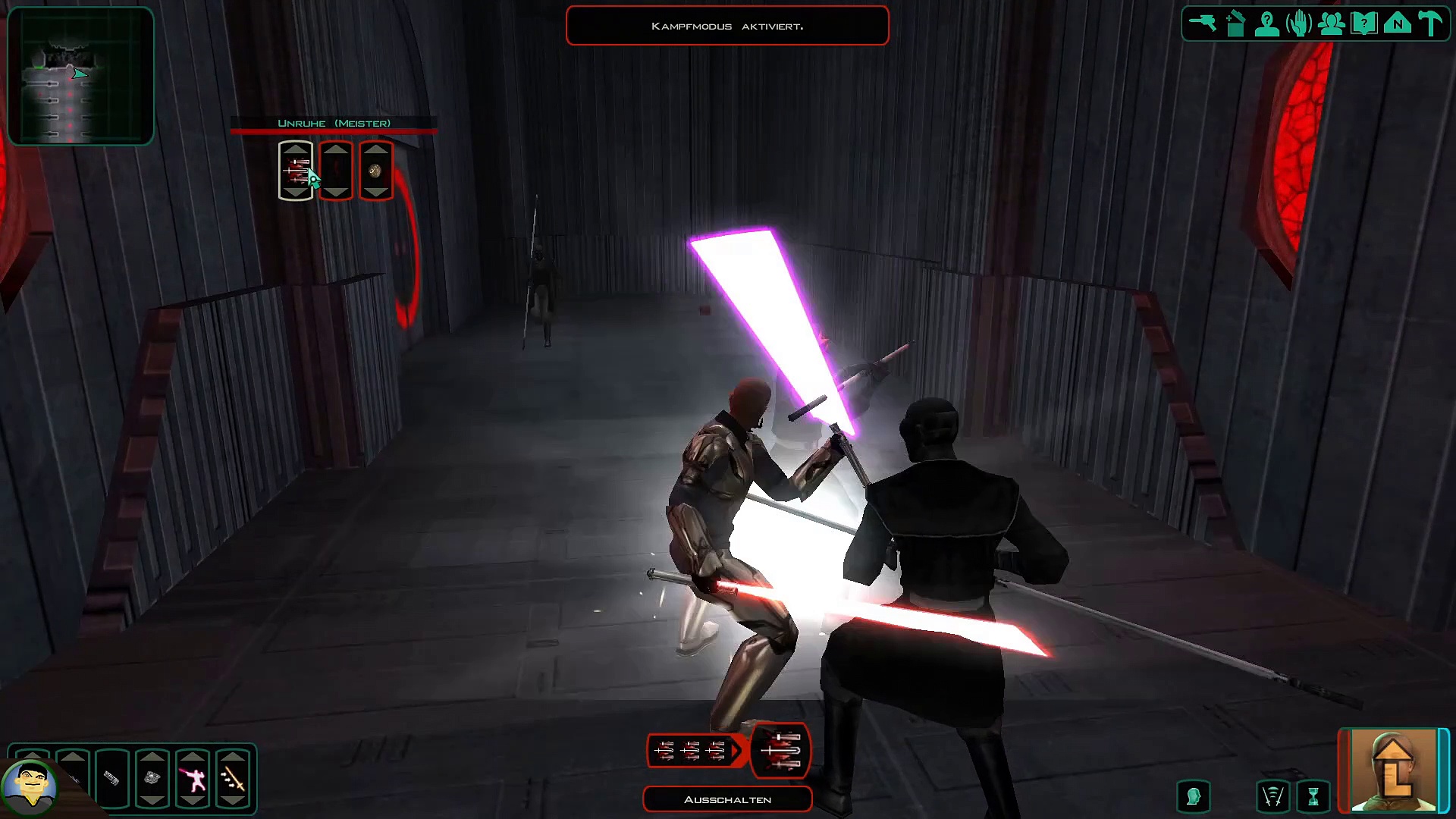Choose the grenade action on target
This screenshot has width=1456, height=819.
tap(376, 171)
